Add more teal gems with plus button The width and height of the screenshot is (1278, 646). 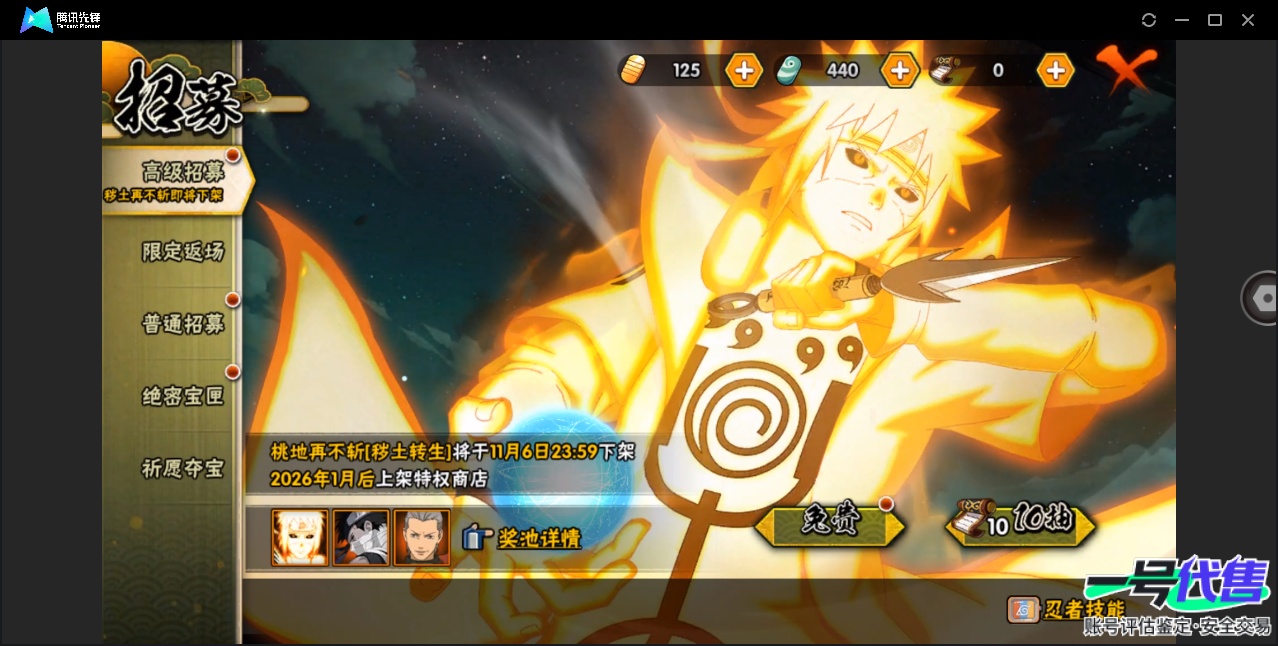[899, 70]
